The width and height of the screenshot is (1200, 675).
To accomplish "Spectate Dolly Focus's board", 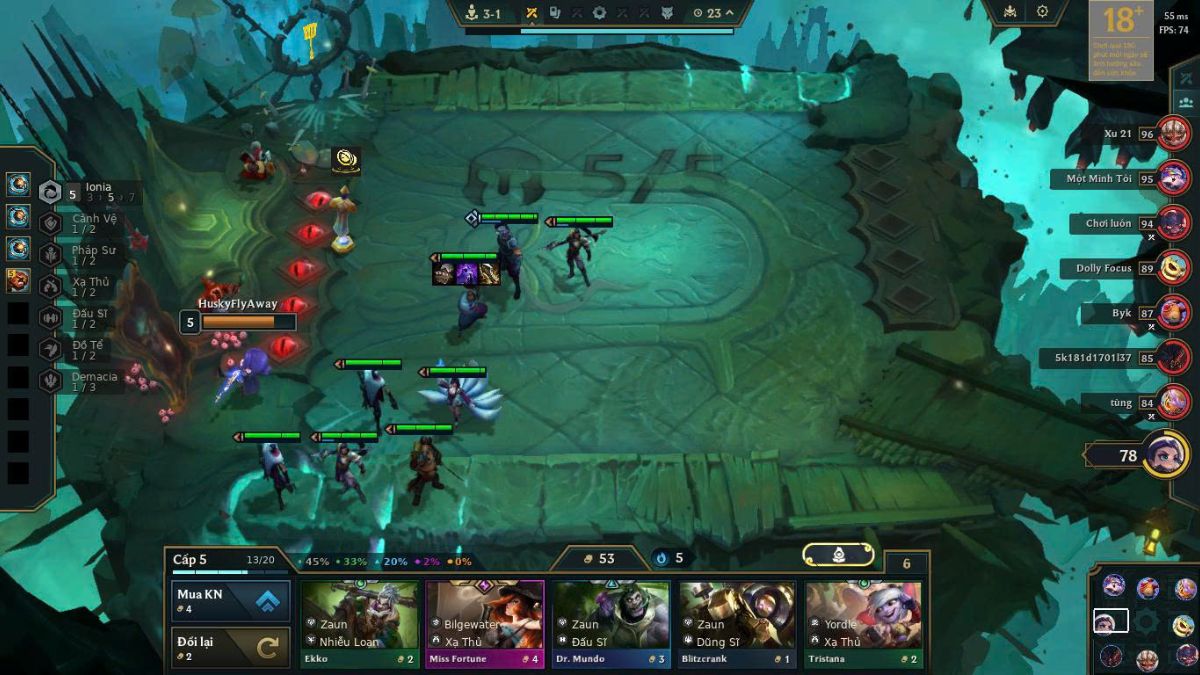I will point(1173,268).
